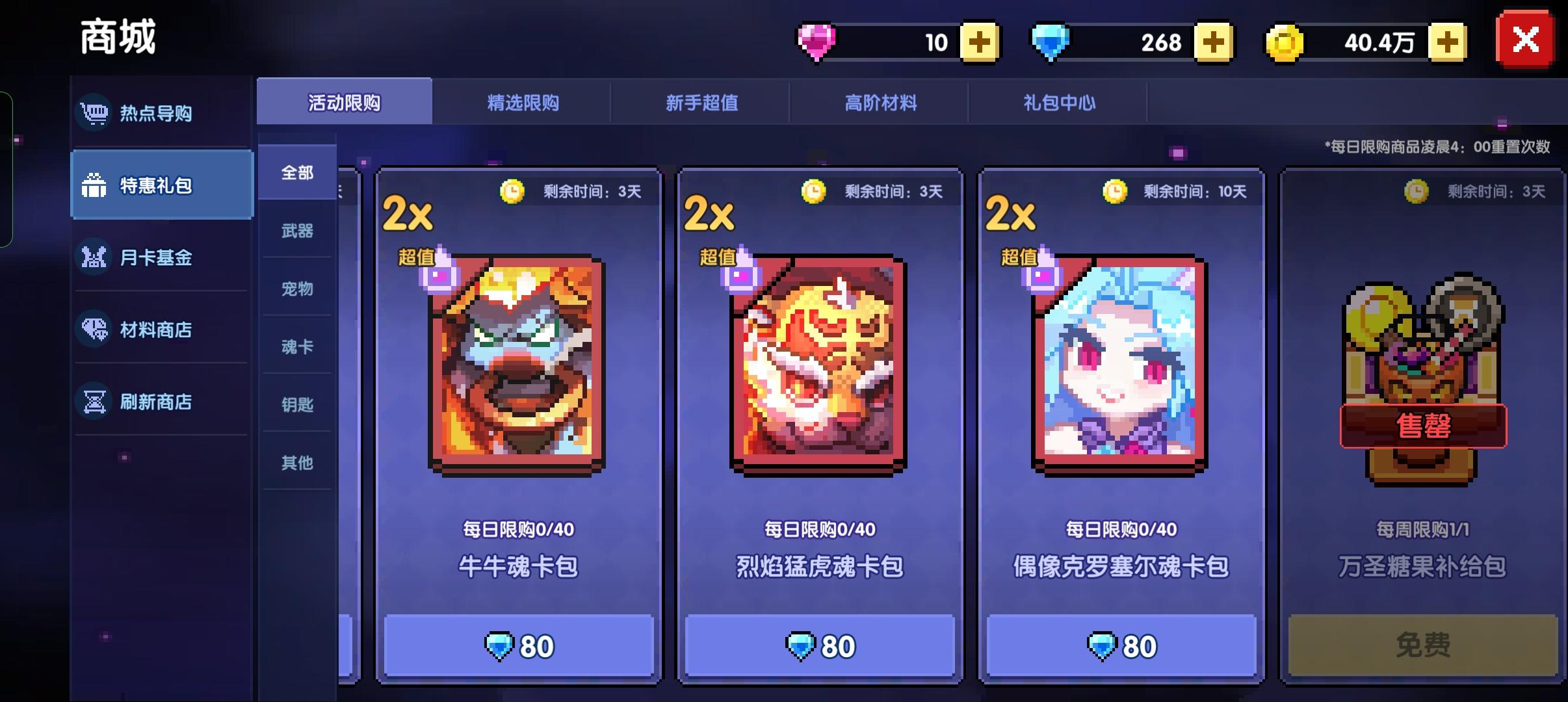
Task: Buy 牛牛魂卡包 for 80 diamonds
Action: pyautogui.click(x=517, y=645)
